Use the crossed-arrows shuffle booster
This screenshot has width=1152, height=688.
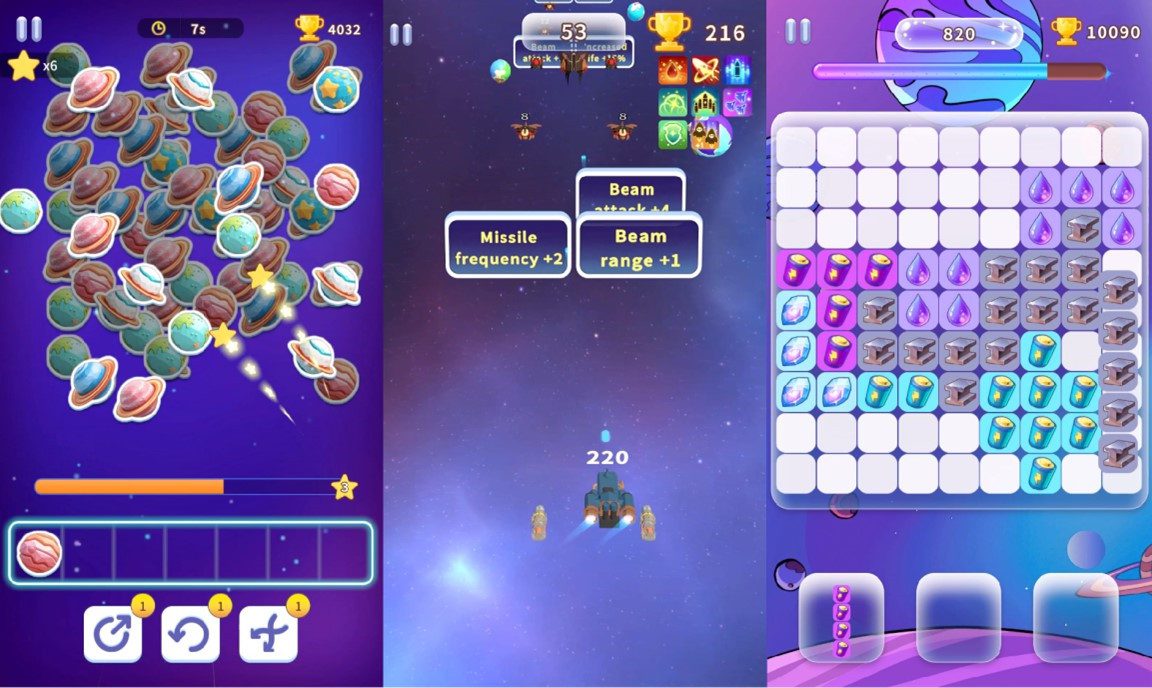[268, 633]
